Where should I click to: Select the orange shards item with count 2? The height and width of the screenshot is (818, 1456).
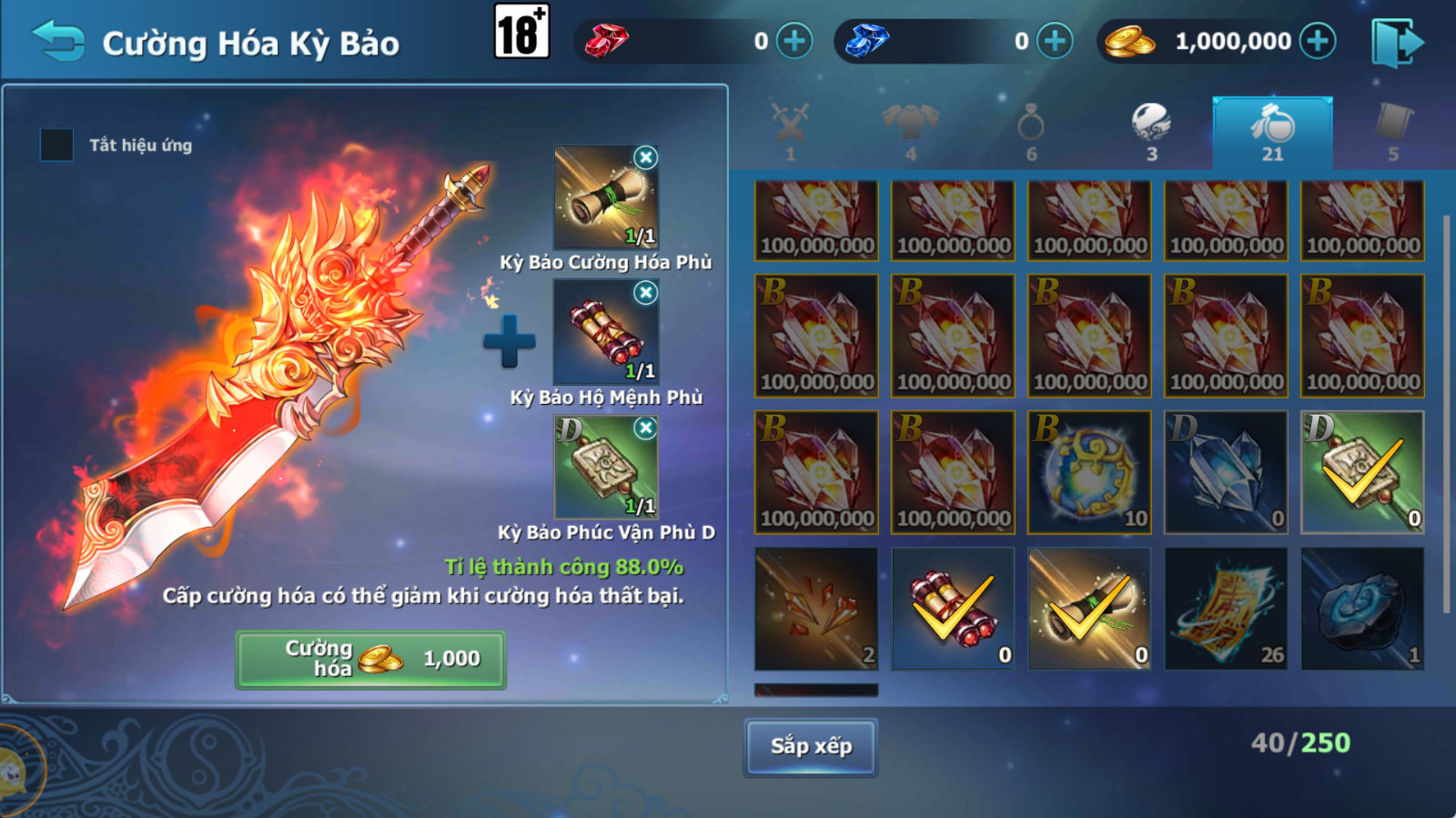pos(816,609)
